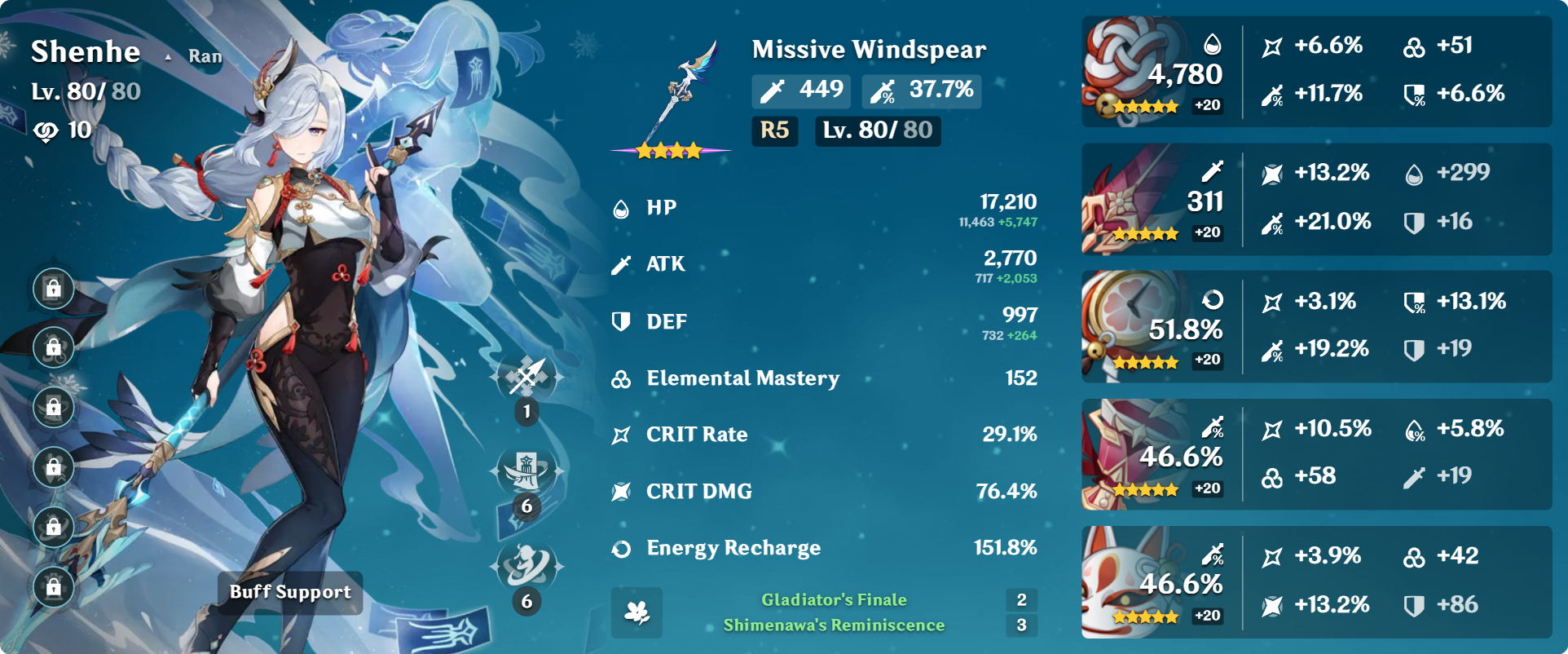
Task: Select the artifact set bonus leaf icon
Action: [636, 612]
